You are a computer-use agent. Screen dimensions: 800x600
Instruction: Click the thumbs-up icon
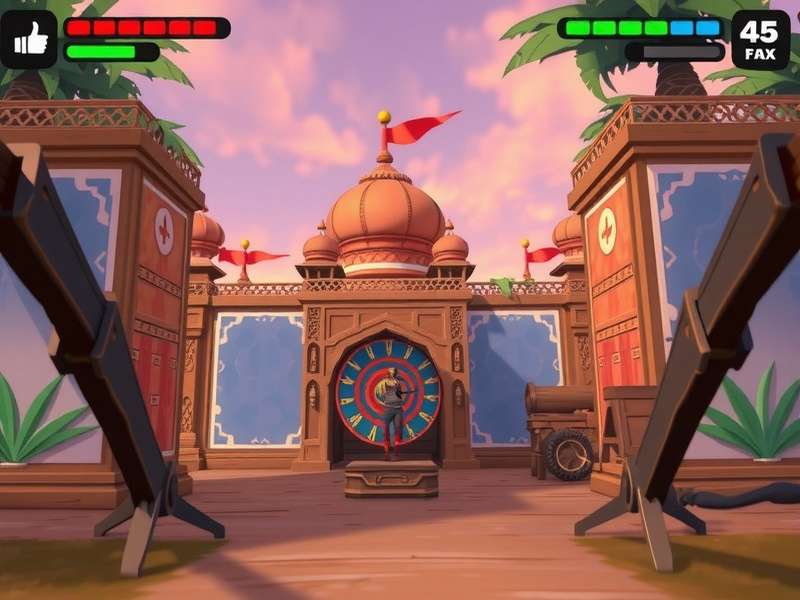point(28,39)
